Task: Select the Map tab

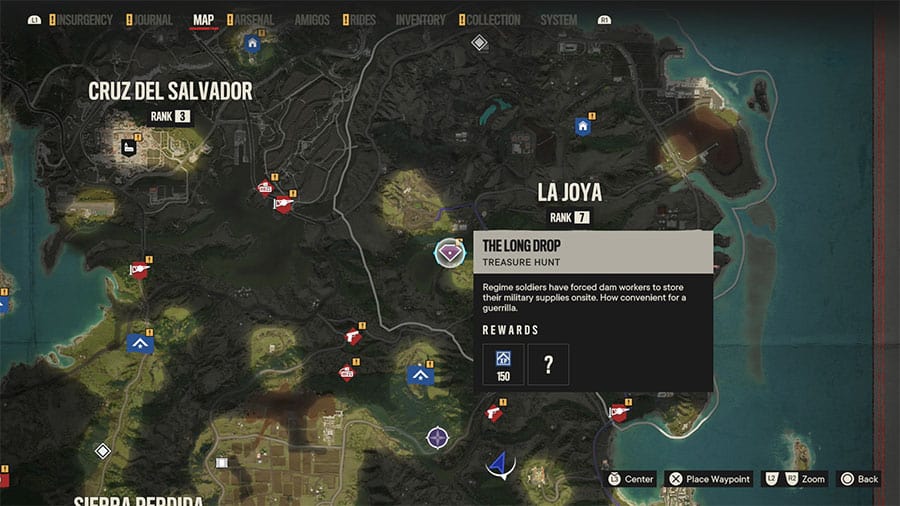Action: coord(203,20)
